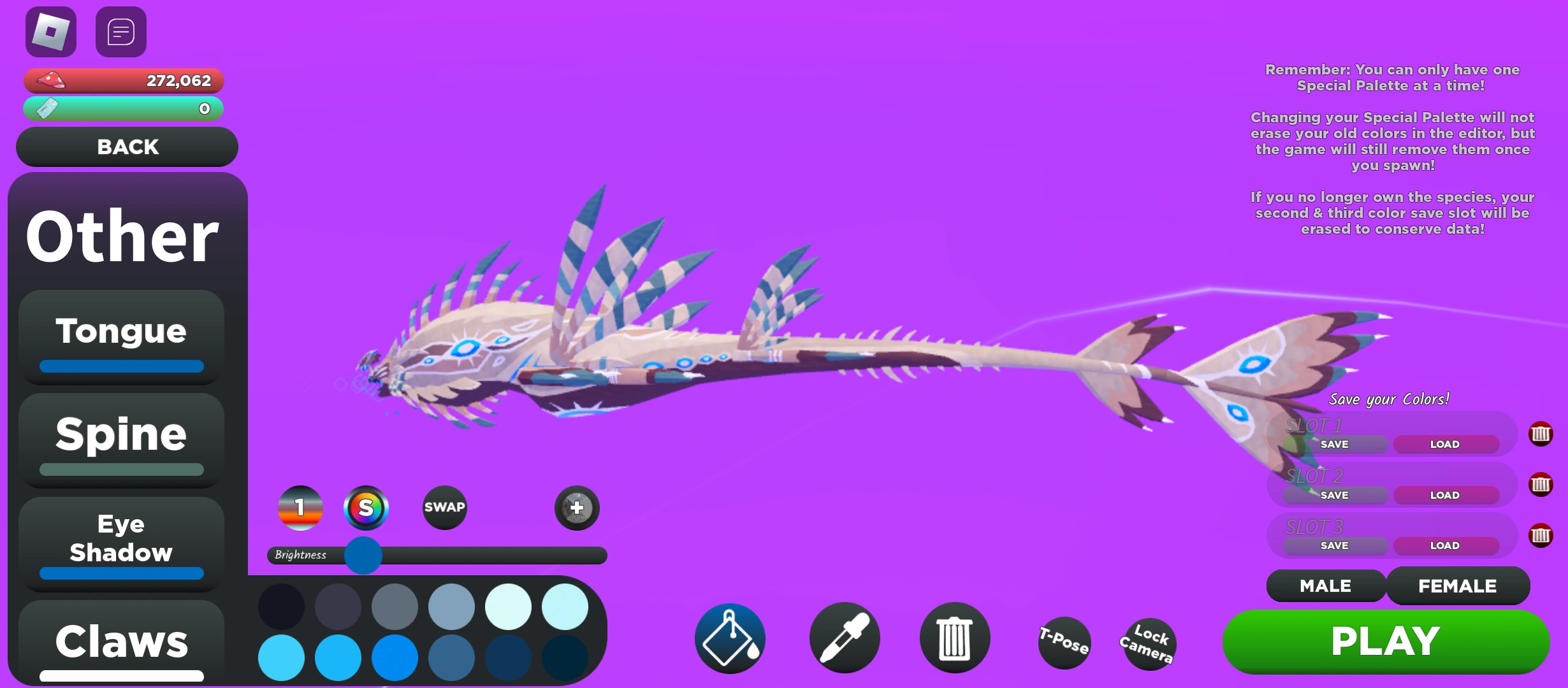Open the Claws color category
This screenshot has height=688, width=1568.
click(121, 640)
